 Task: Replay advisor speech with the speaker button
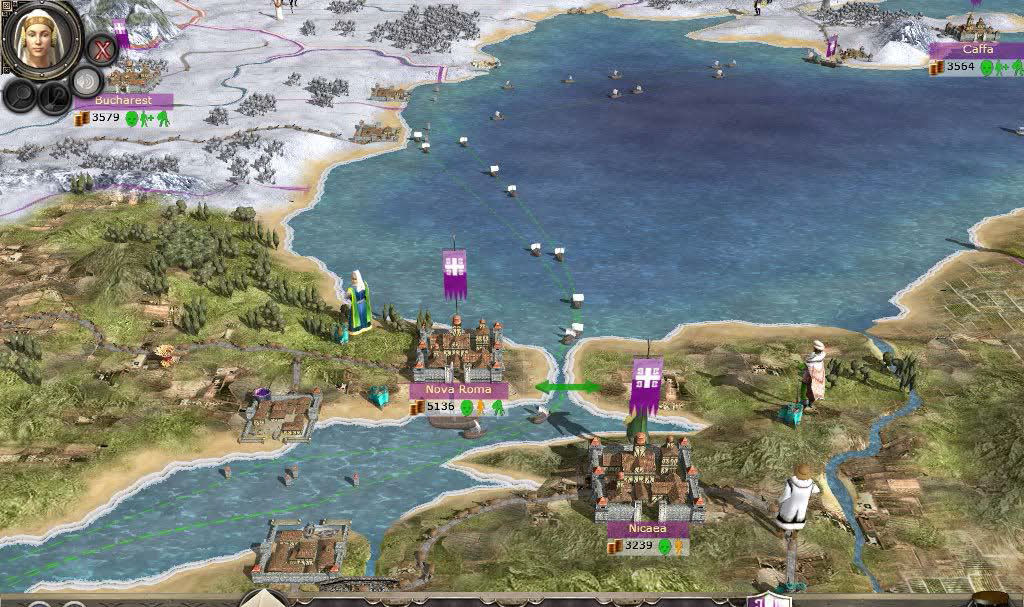[87, 82]
